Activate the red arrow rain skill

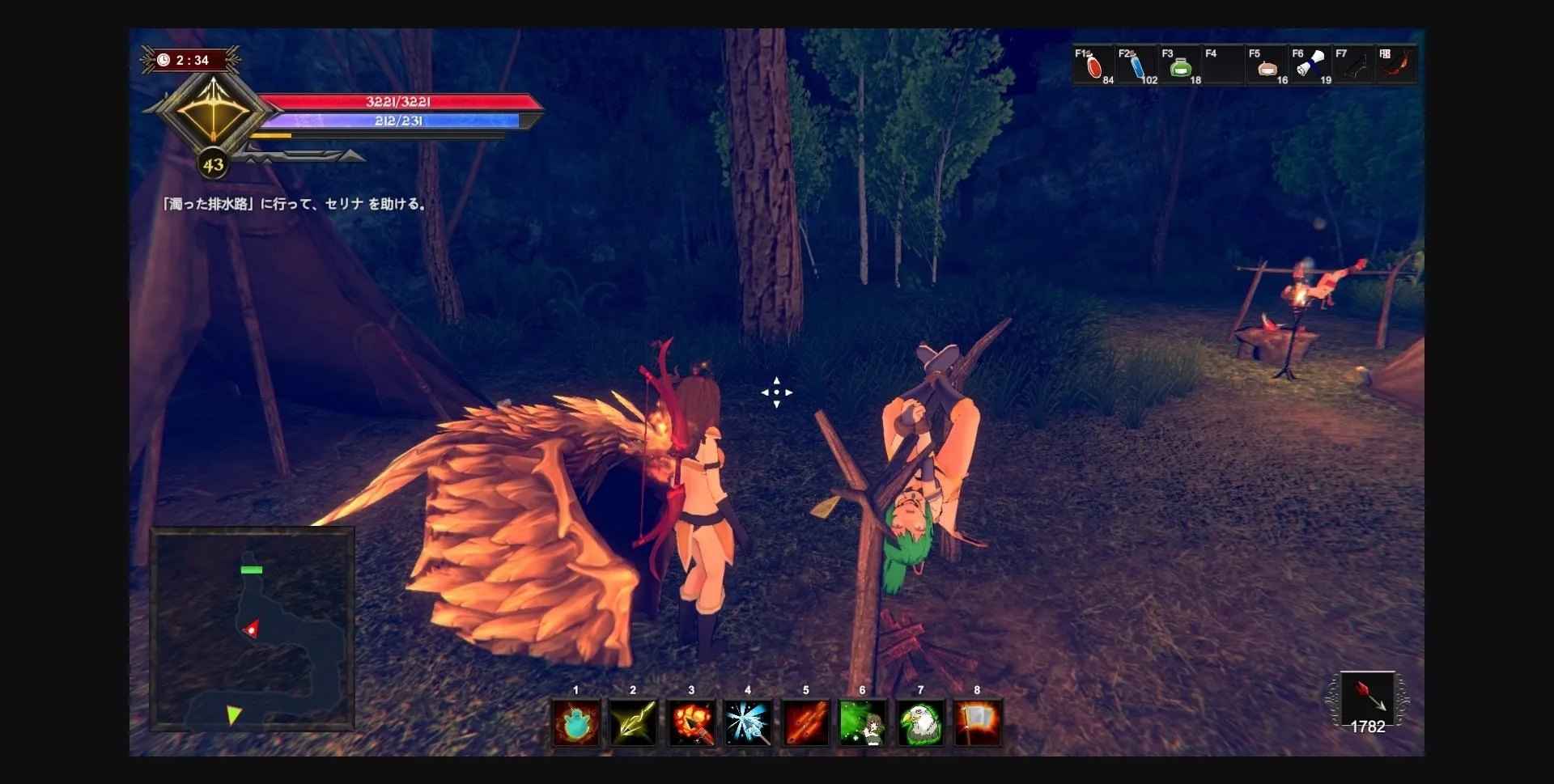(x=806, y=723)
